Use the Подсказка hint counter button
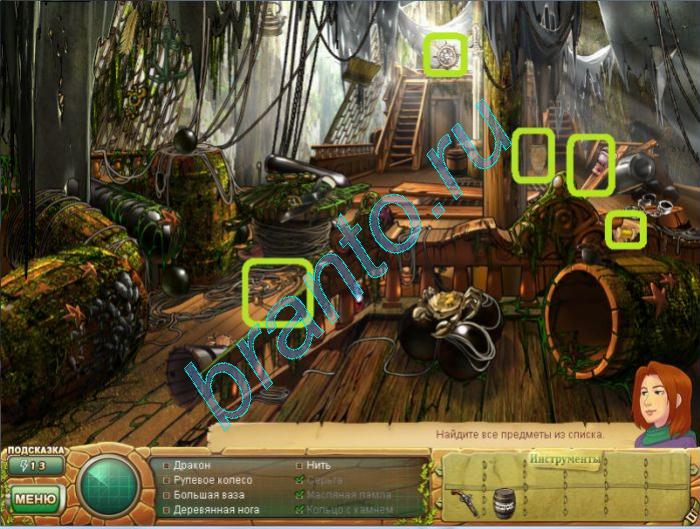This screenshot has width=700, height=529. click(x=35, y=465)
